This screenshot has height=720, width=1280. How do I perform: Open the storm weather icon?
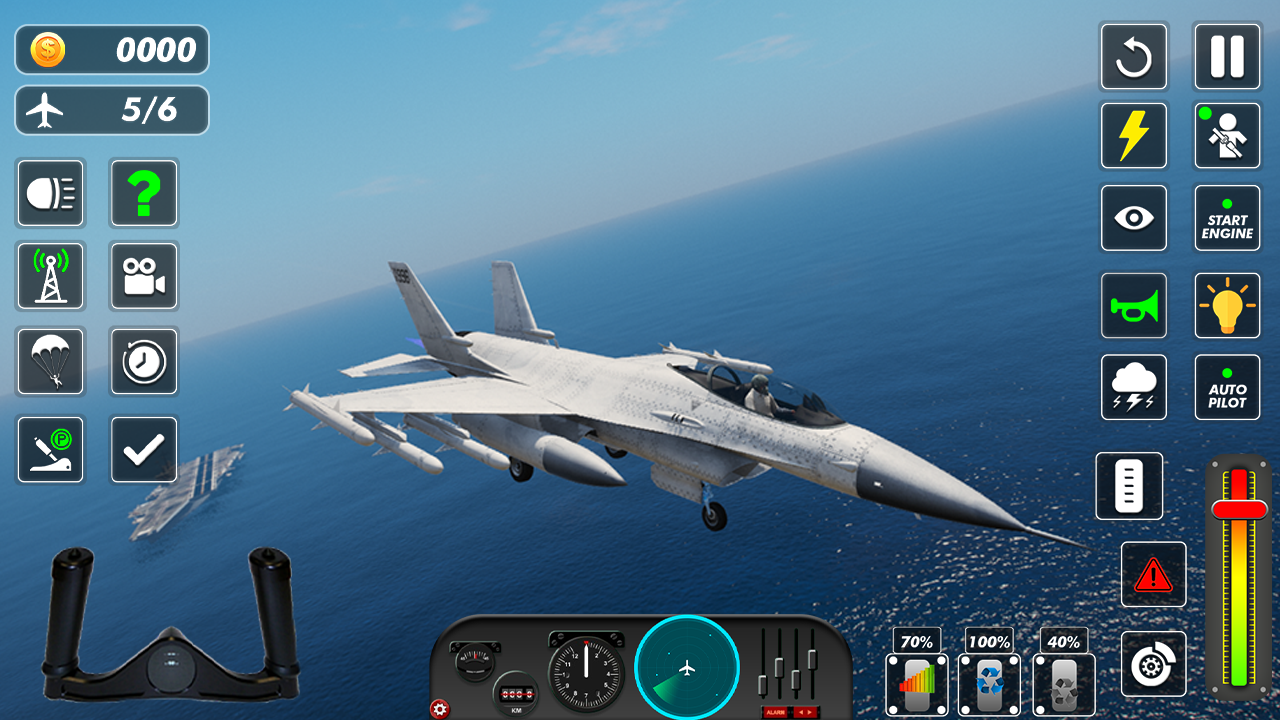pyautogui.click(x=1134, y=387)
